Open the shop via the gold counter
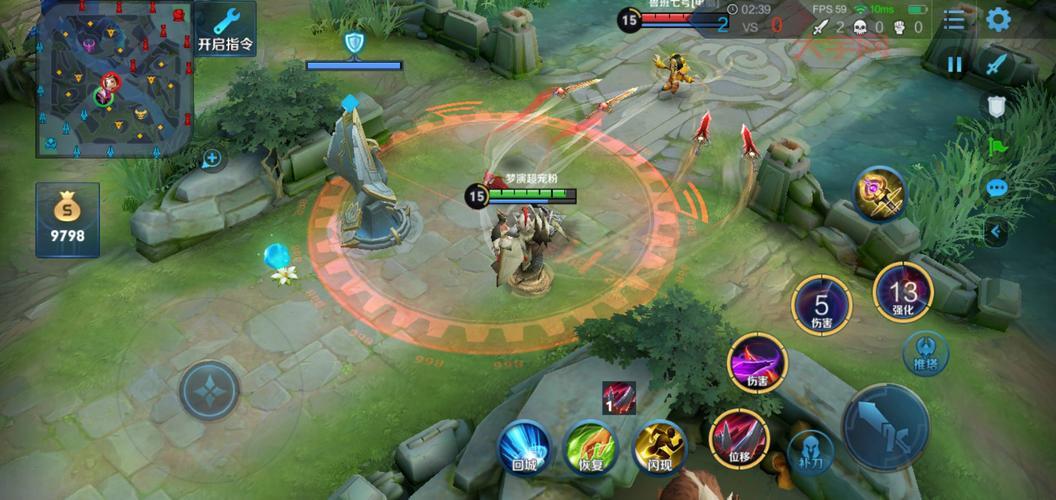Screen dimensions: 1056x500 coord(68,219)
